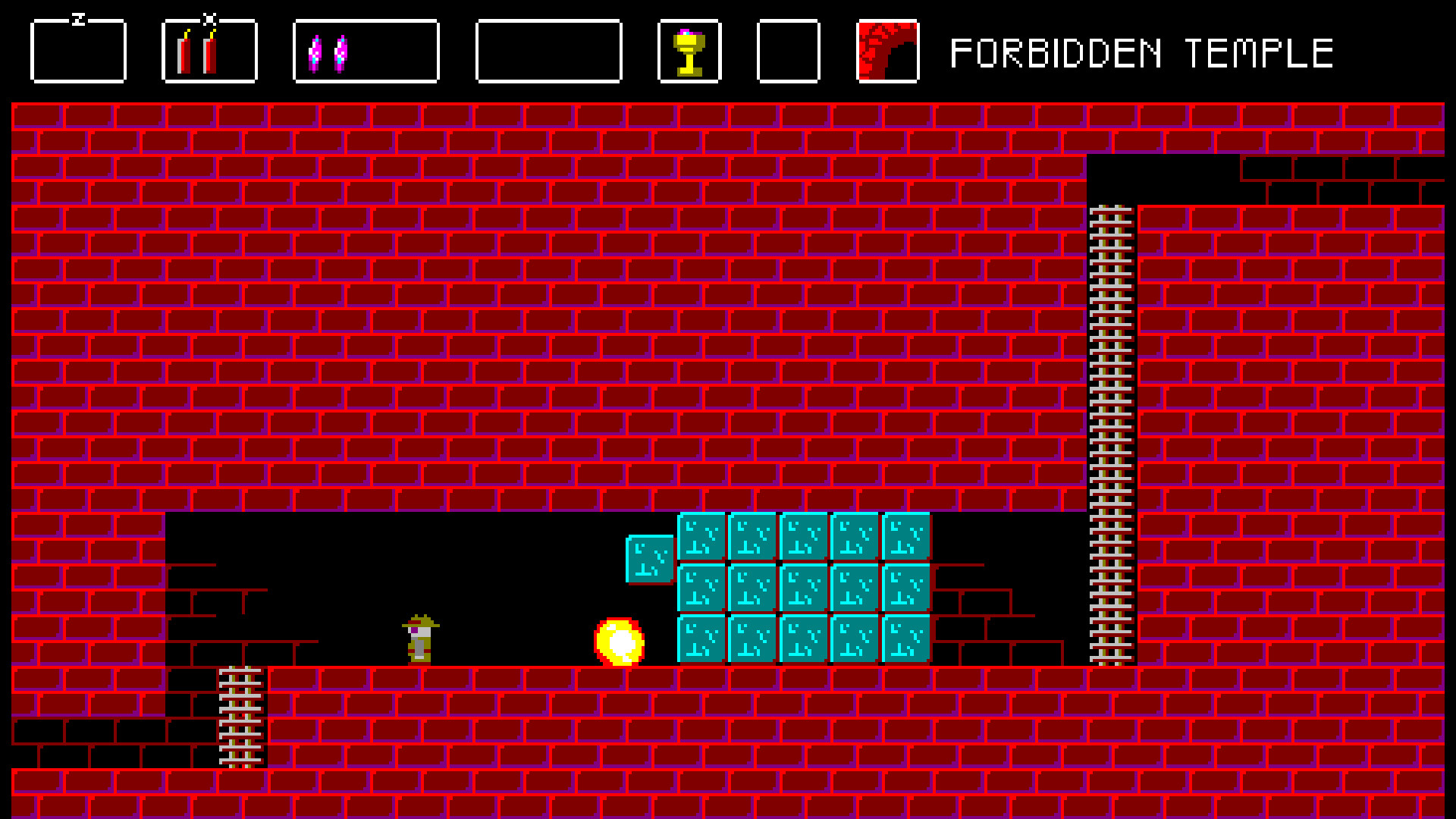Expand the topmost teal block above the stack

pos(648,557)
